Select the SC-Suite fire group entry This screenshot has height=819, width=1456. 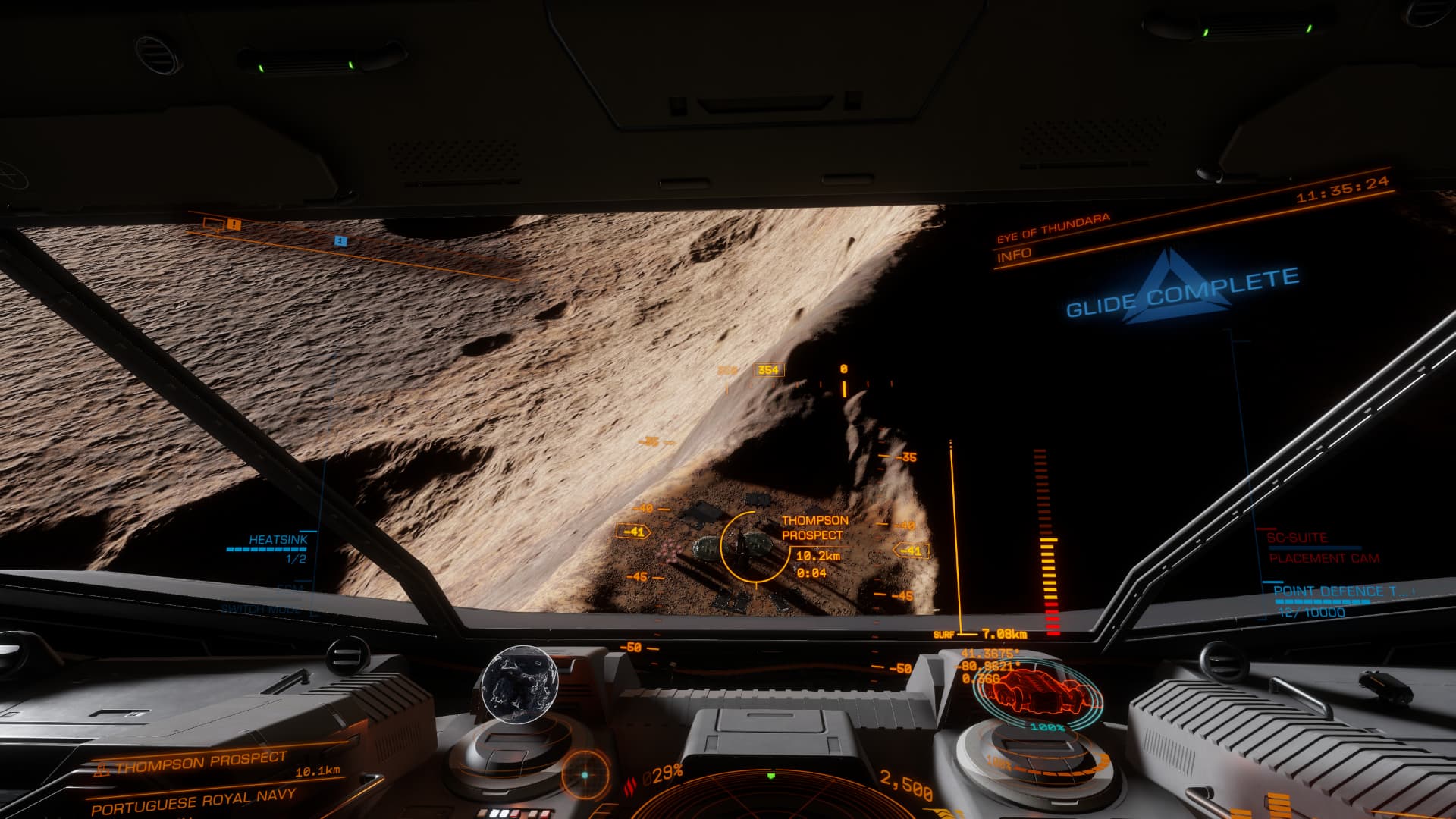pos(1296,538)
